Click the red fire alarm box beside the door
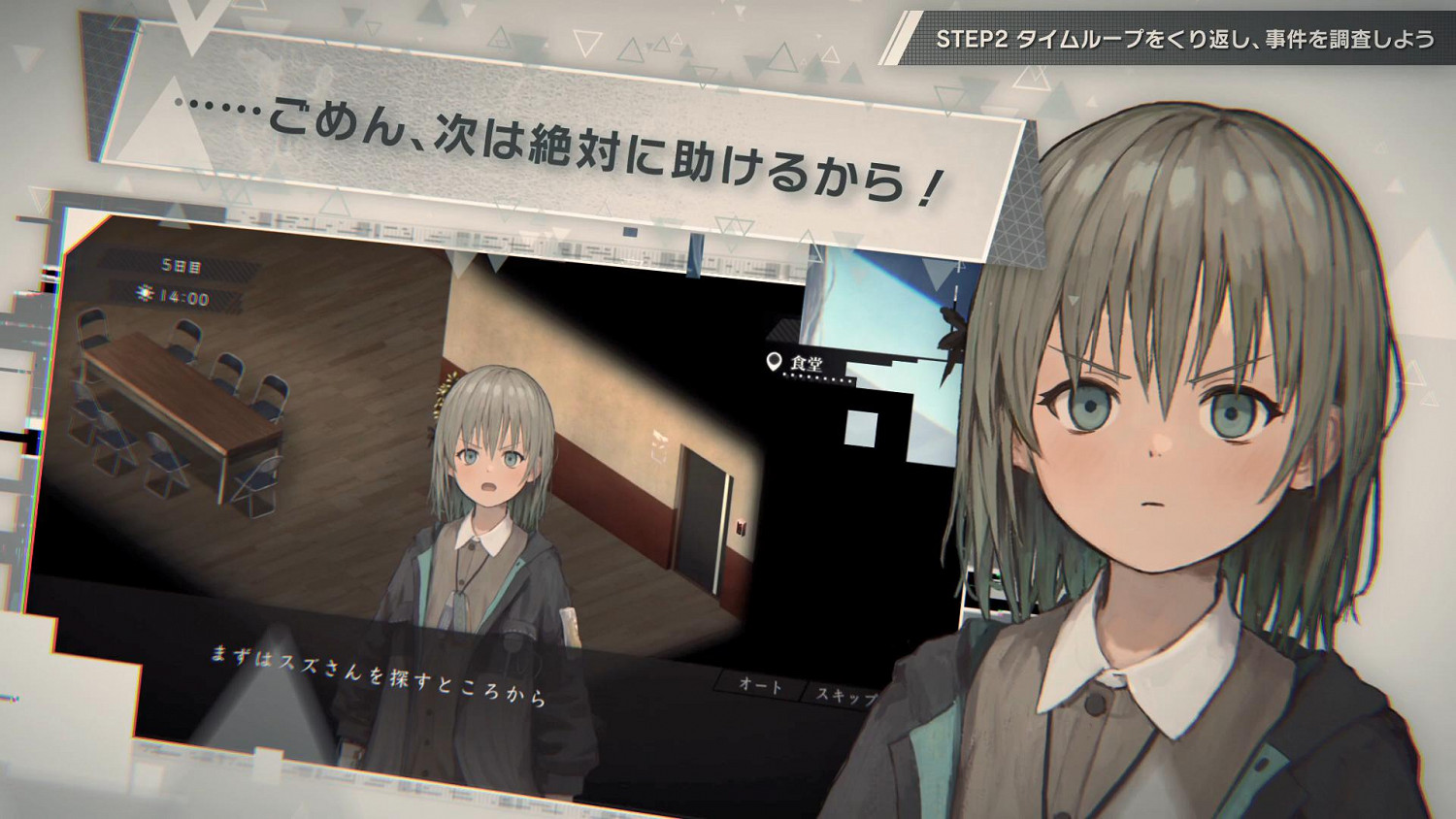Viewport: 1456px width, 819px height. [741, 529]
